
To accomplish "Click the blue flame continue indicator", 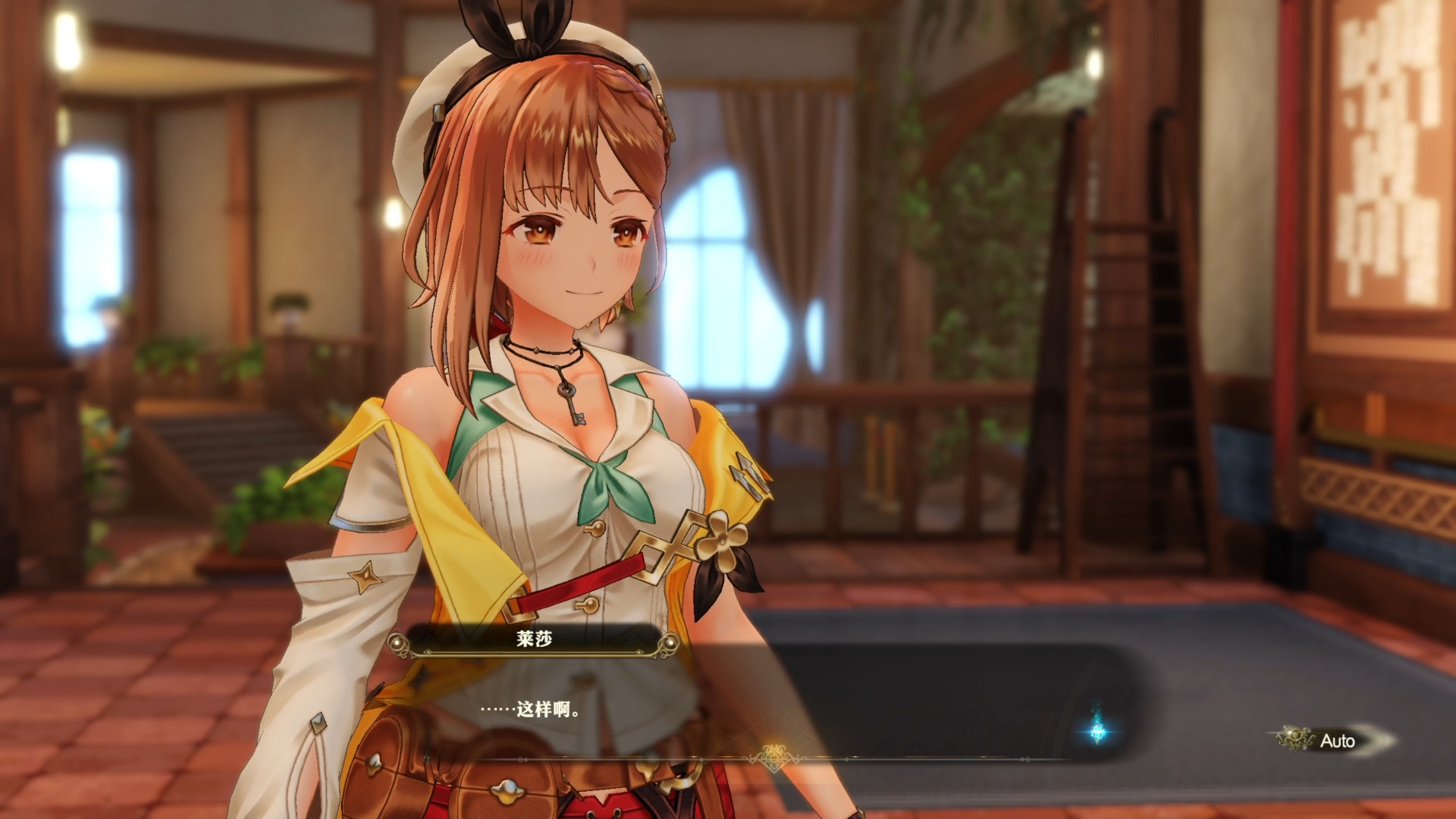I will click(x=1097, y=729).
